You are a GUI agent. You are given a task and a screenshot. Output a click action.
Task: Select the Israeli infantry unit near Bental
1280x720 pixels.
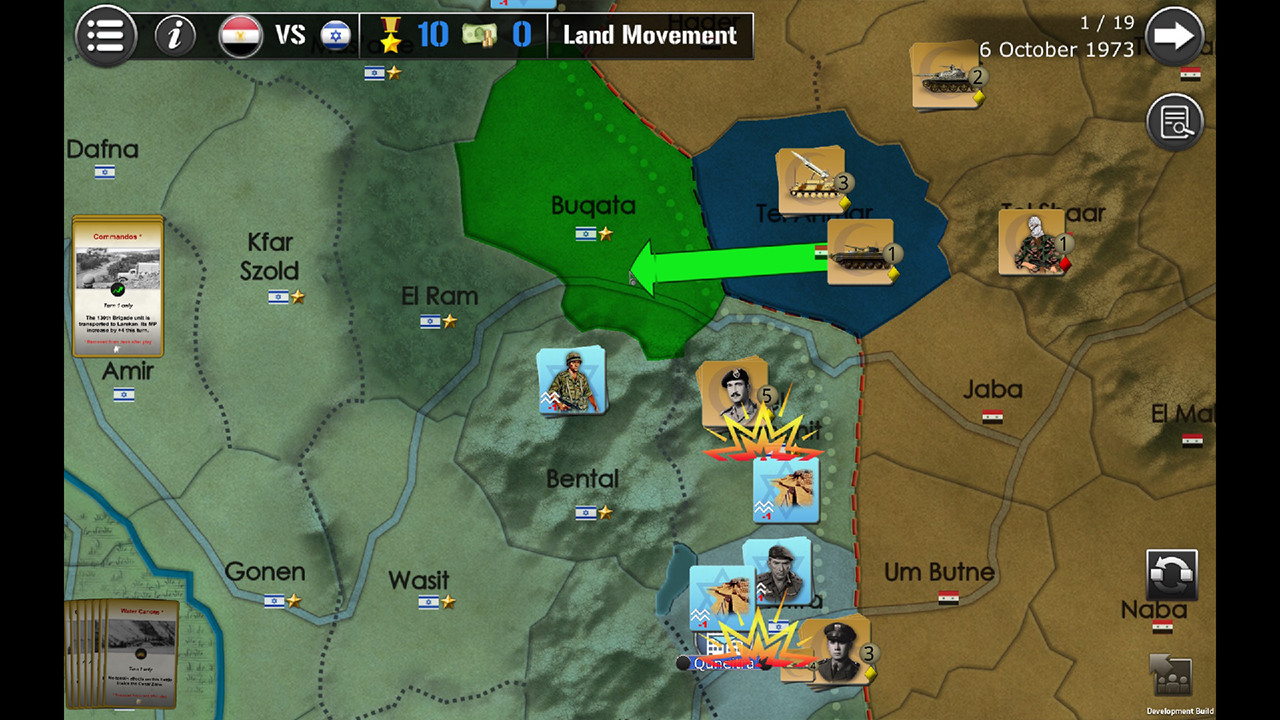[570, 382]
